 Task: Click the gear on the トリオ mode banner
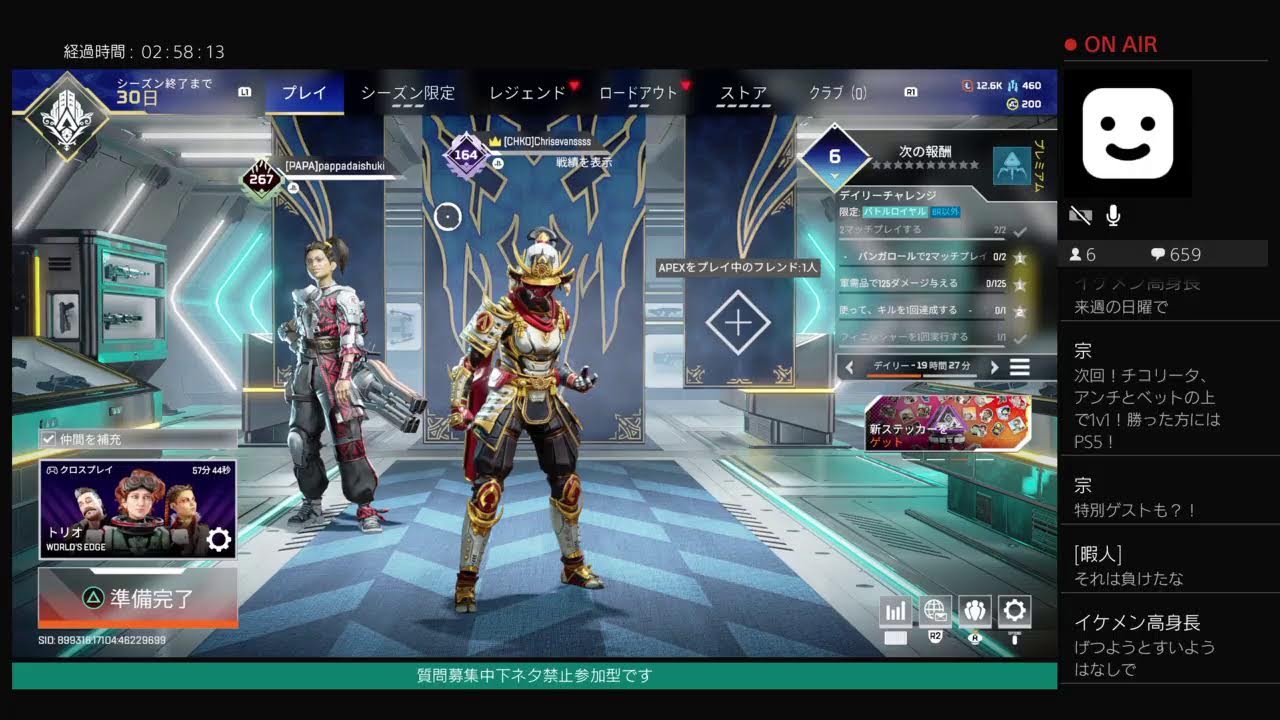(x=218, y=535)
